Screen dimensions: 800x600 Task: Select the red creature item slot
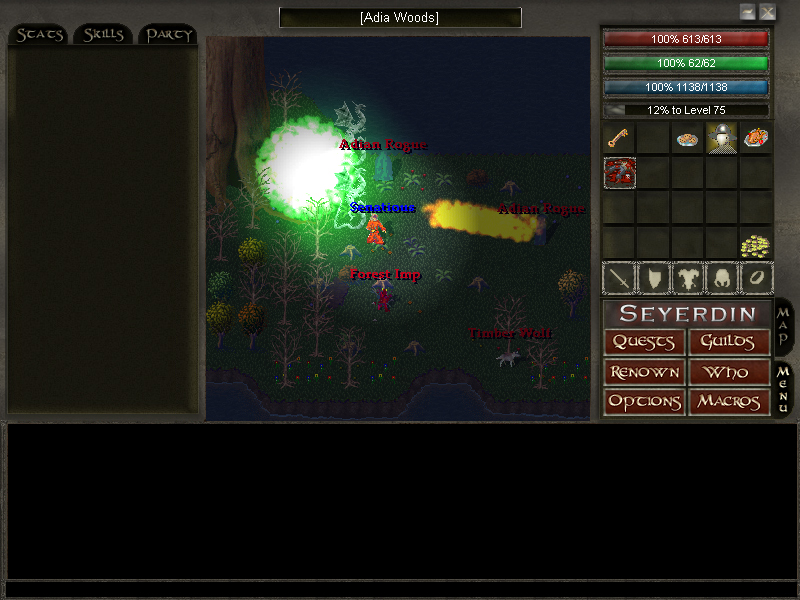coord(619,173)
